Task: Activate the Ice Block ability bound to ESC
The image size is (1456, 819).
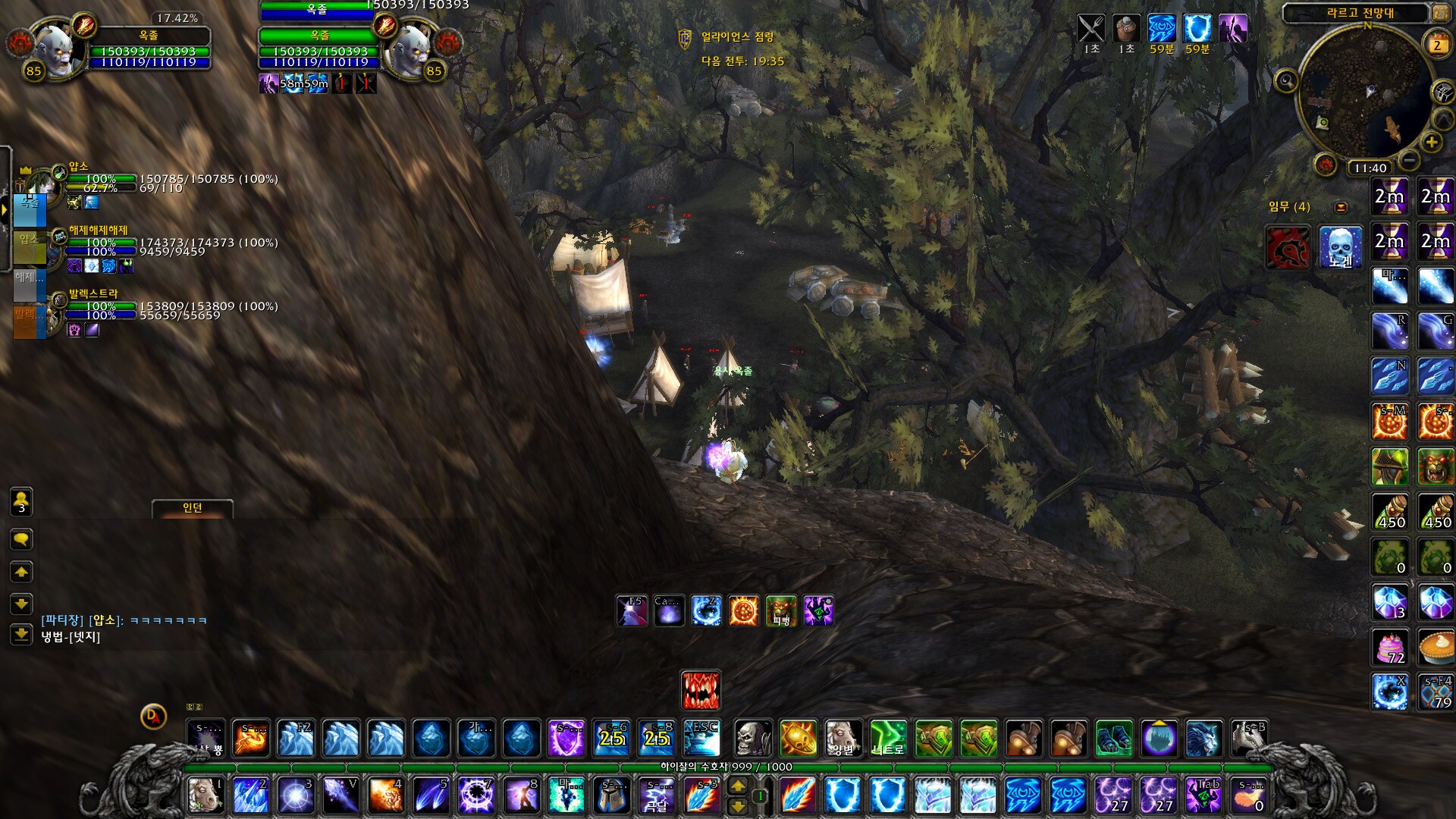Action: 701,738
